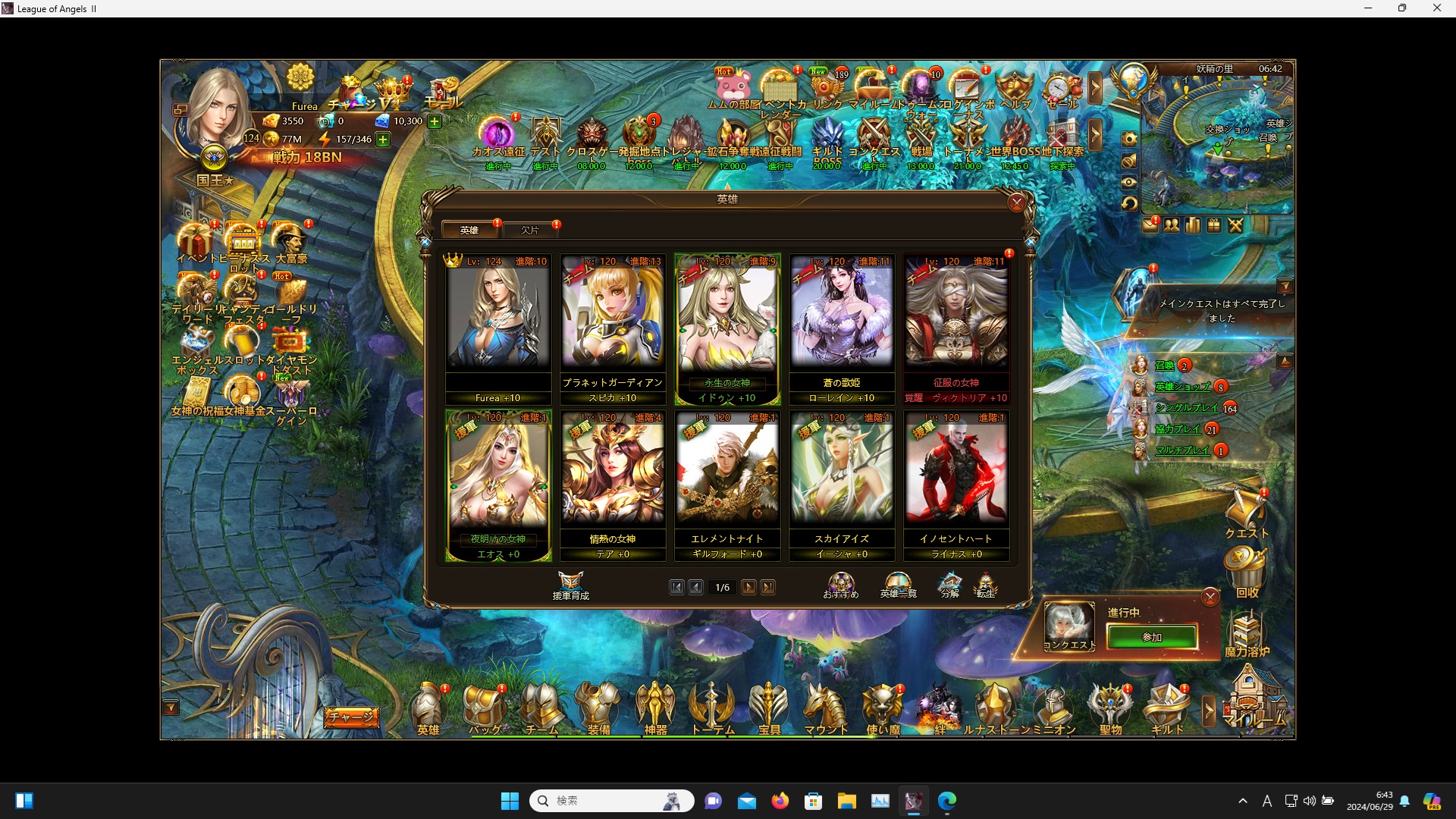Viewport: 1456px width, 819px height.
Task: Switch to the 欠片 fragments tab
Action: point(531,230)
